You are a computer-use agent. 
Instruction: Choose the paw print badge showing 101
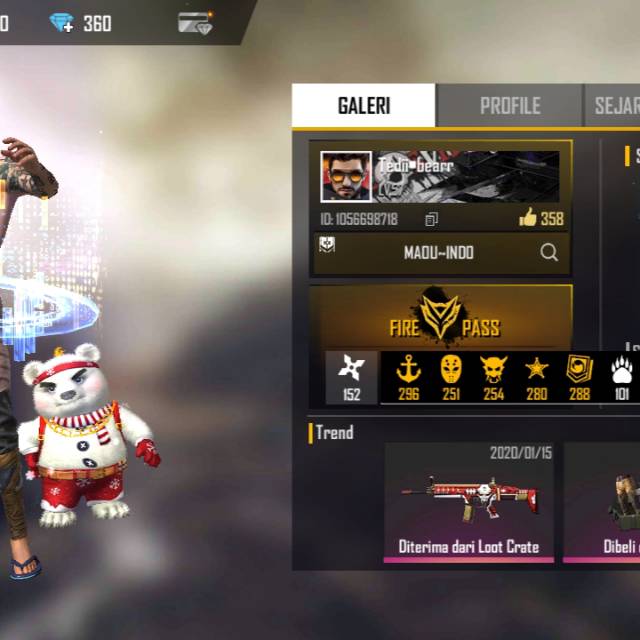click(x=622, y=377)
